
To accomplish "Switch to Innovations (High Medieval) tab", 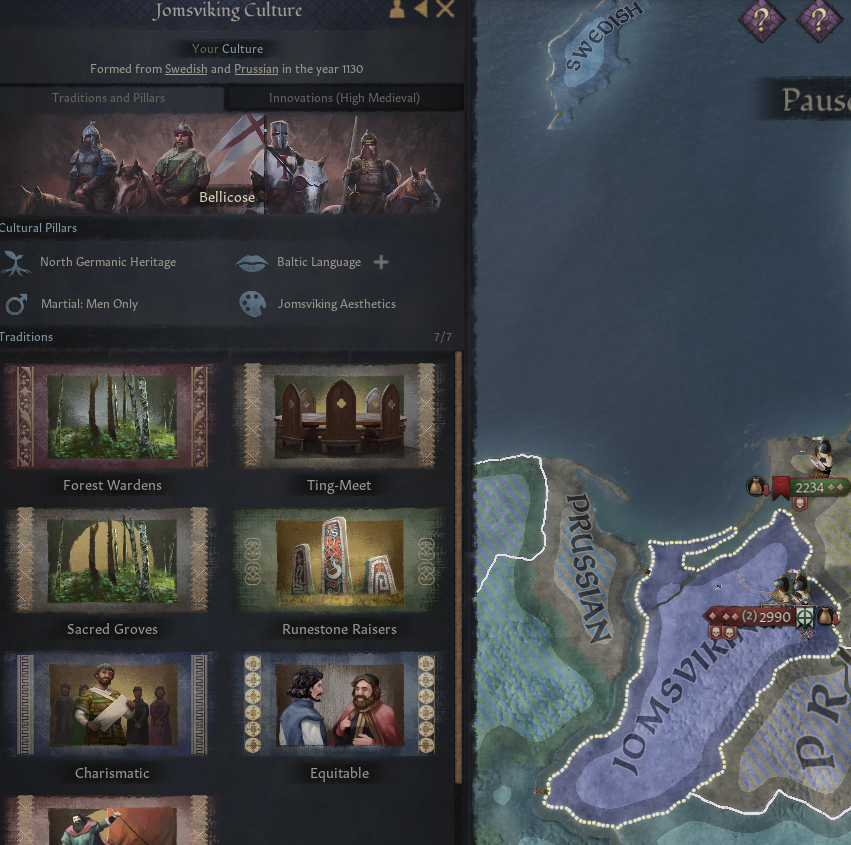I will 344,98.
